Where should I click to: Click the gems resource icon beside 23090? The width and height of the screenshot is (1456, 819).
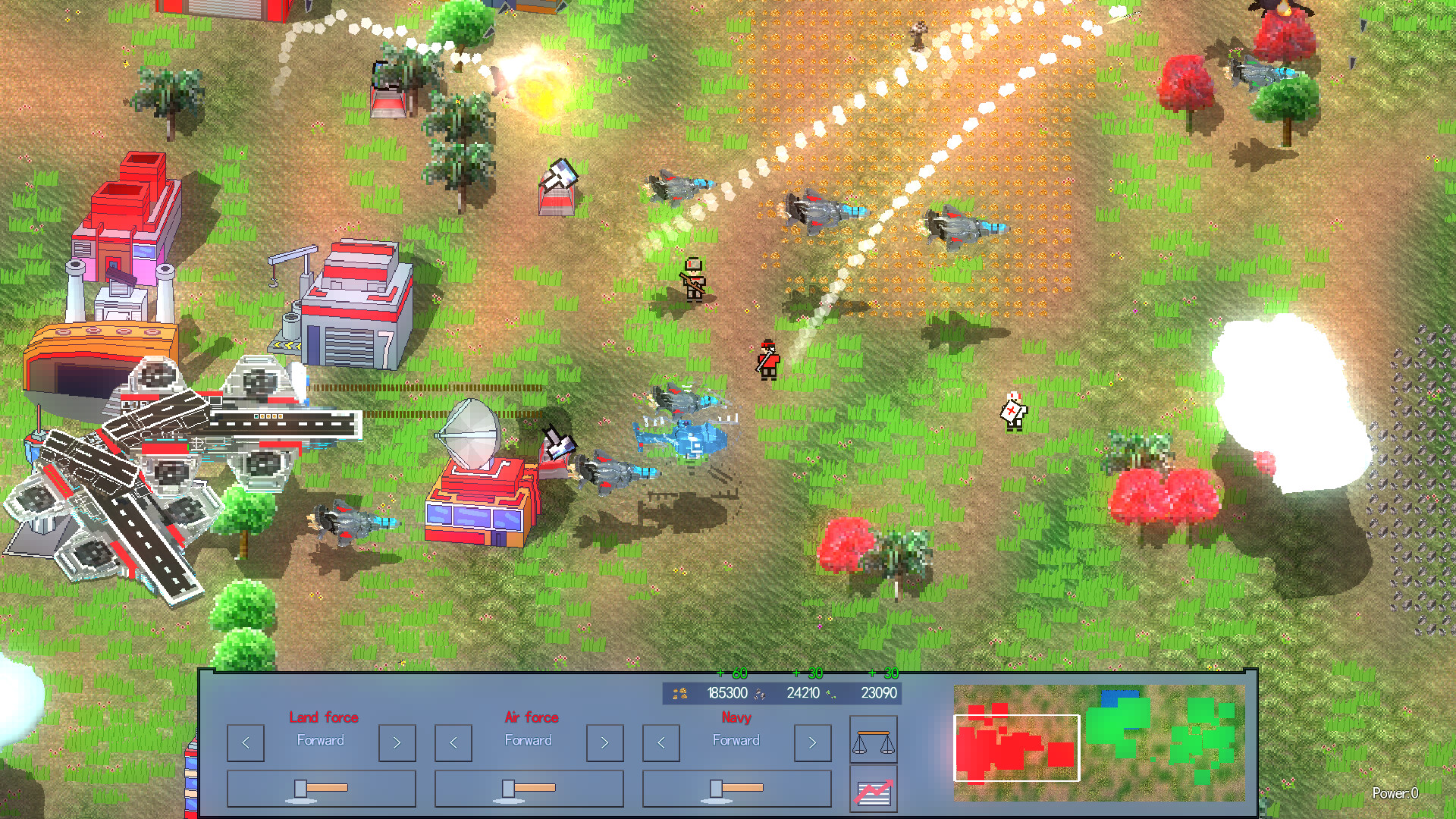pyautogui.click(x=830, y=693)
